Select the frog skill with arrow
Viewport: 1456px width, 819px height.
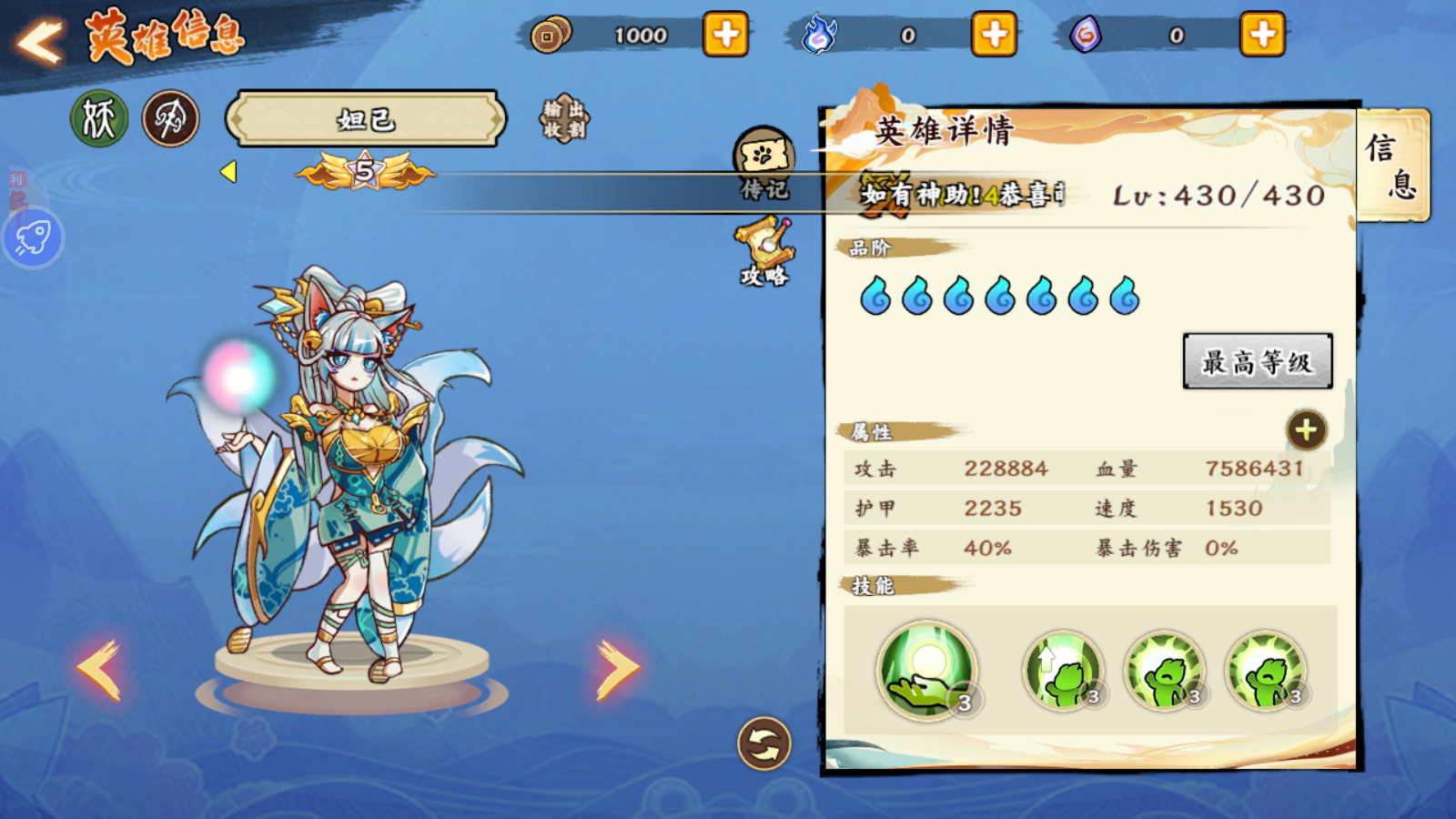pos(1062,672)
